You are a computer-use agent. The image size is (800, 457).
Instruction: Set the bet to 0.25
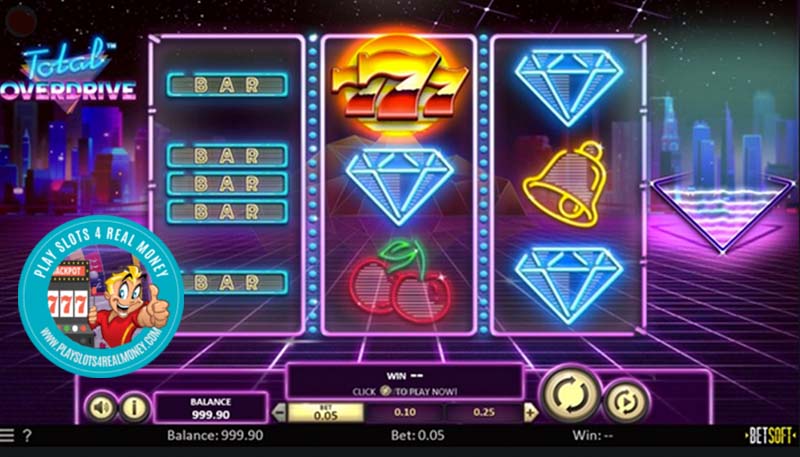(x=484, y=412)
